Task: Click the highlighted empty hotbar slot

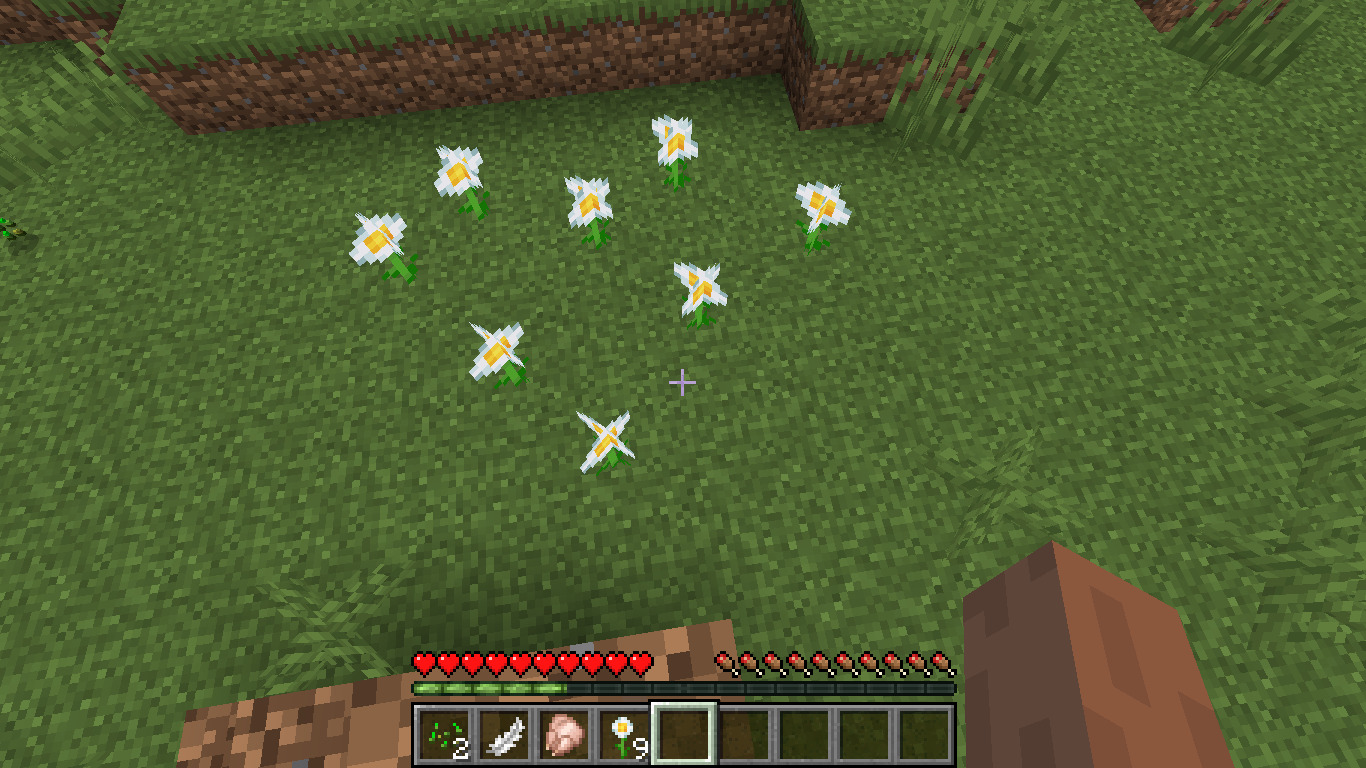Action: pos(684,736)
